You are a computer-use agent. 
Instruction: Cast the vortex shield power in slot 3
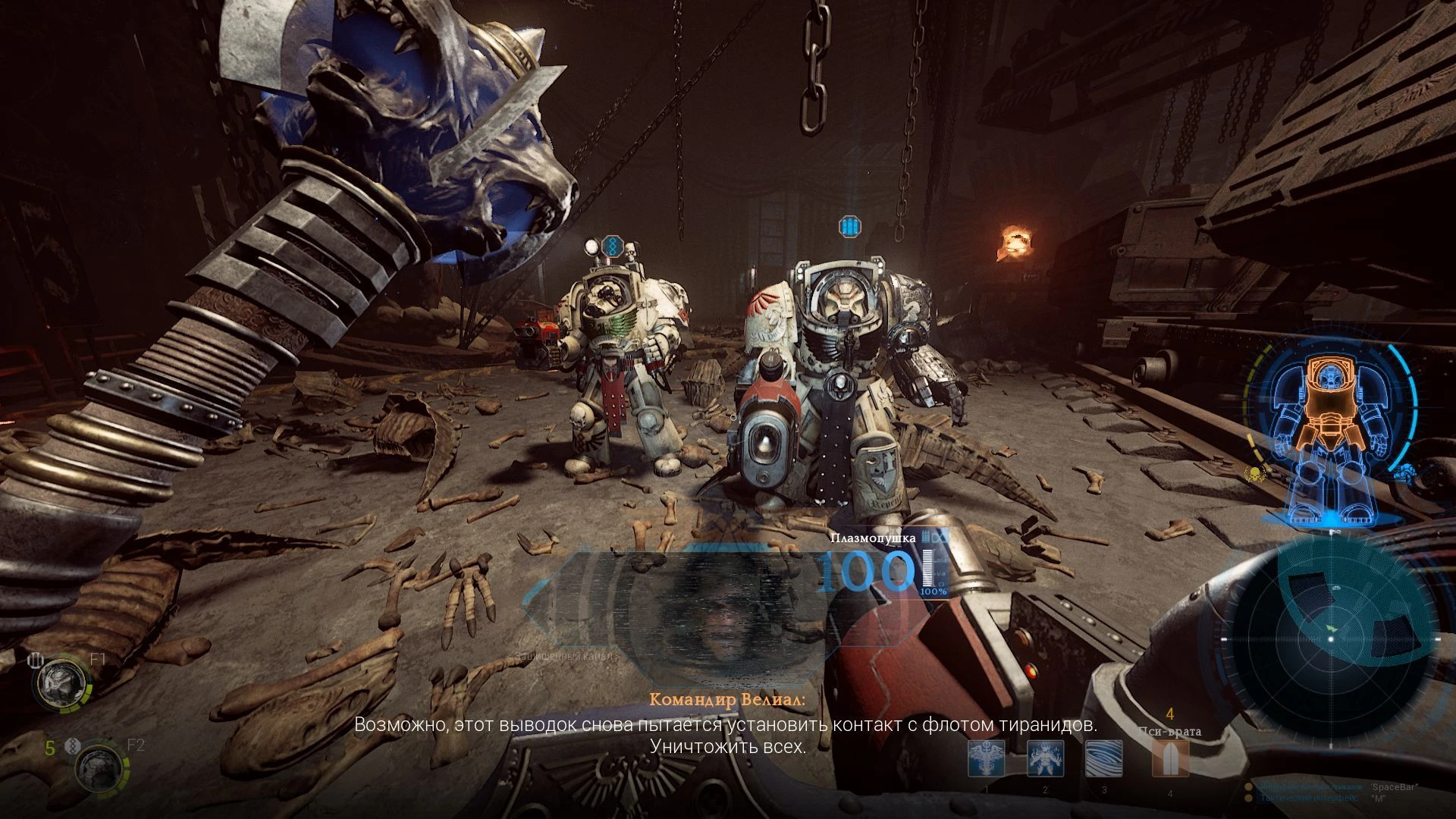pos(1103,758)
